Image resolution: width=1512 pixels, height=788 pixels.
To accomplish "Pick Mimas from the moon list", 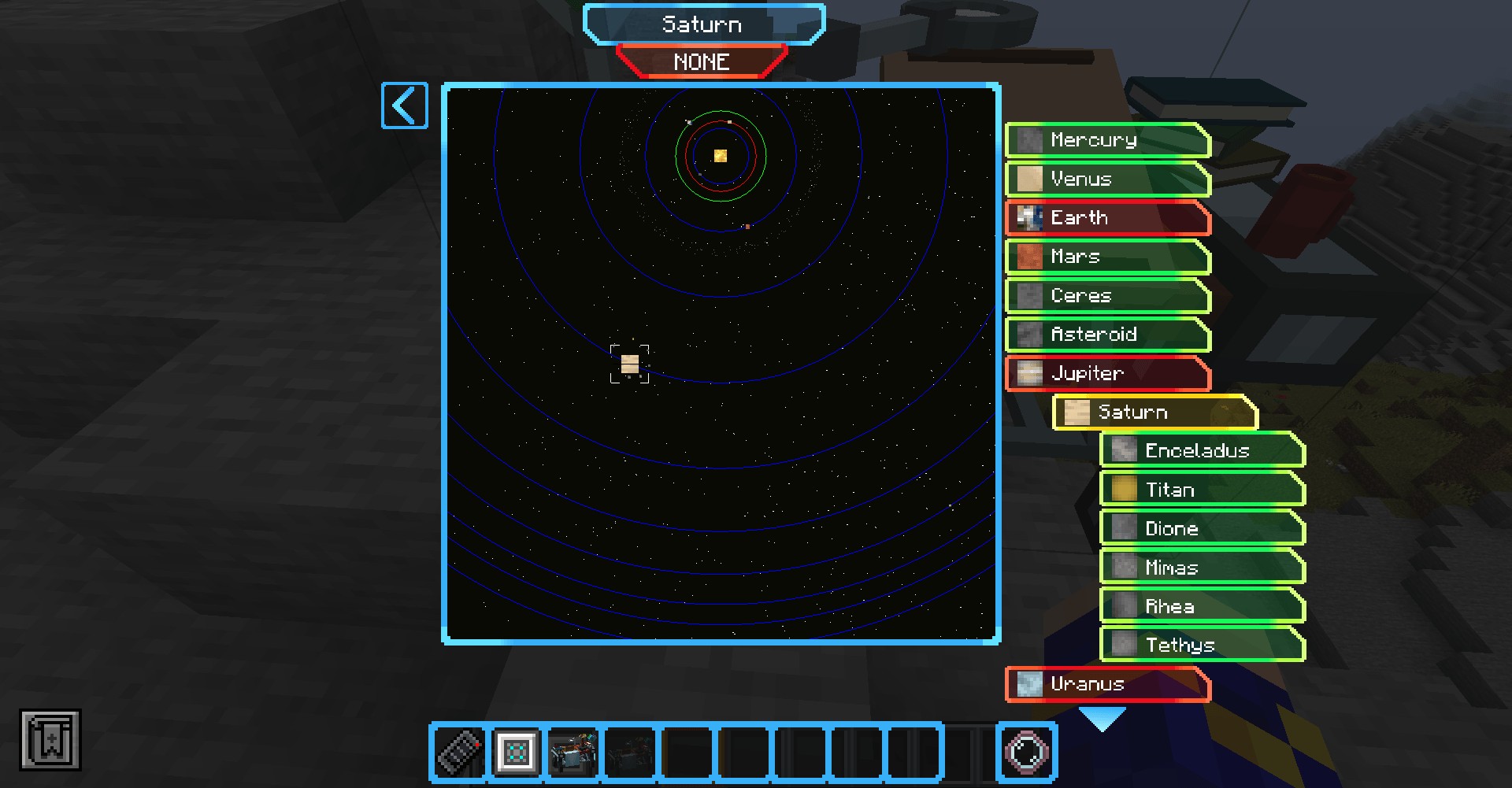I will [1202, 568].
